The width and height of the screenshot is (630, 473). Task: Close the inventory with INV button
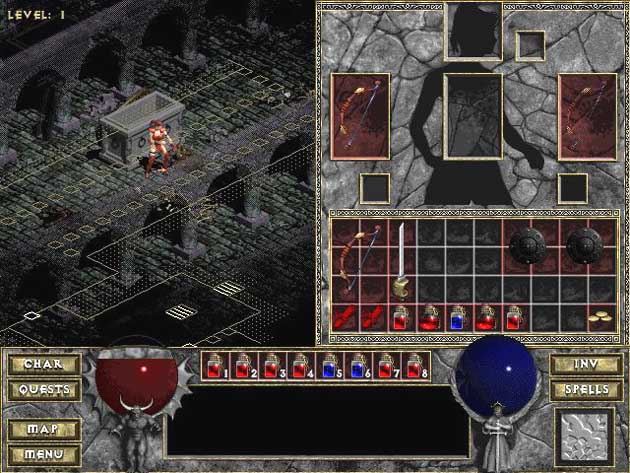point(585,365)
